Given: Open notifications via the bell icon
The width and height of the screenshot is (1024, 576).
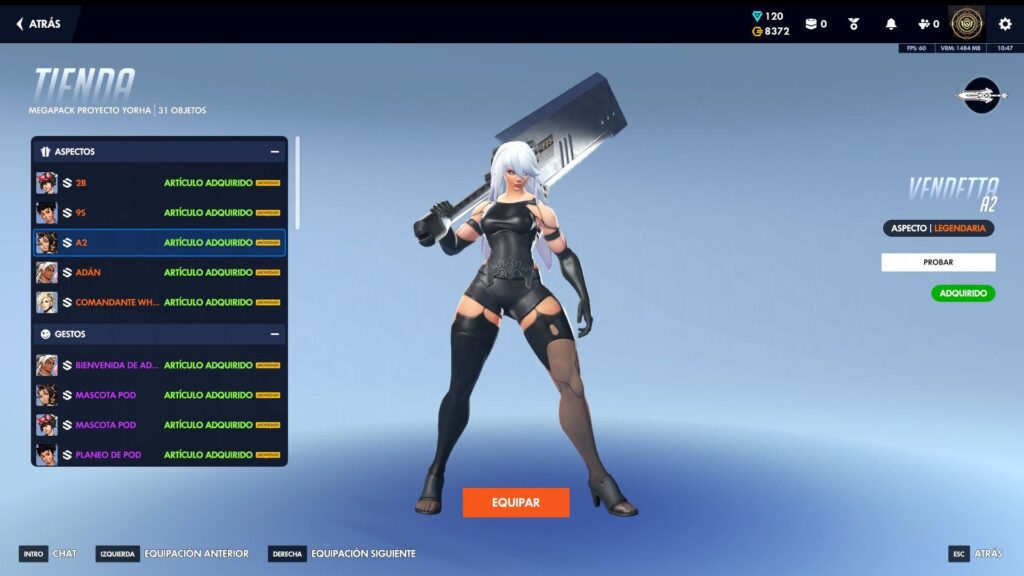Looking at the screenshot, I should click(891, 24).
